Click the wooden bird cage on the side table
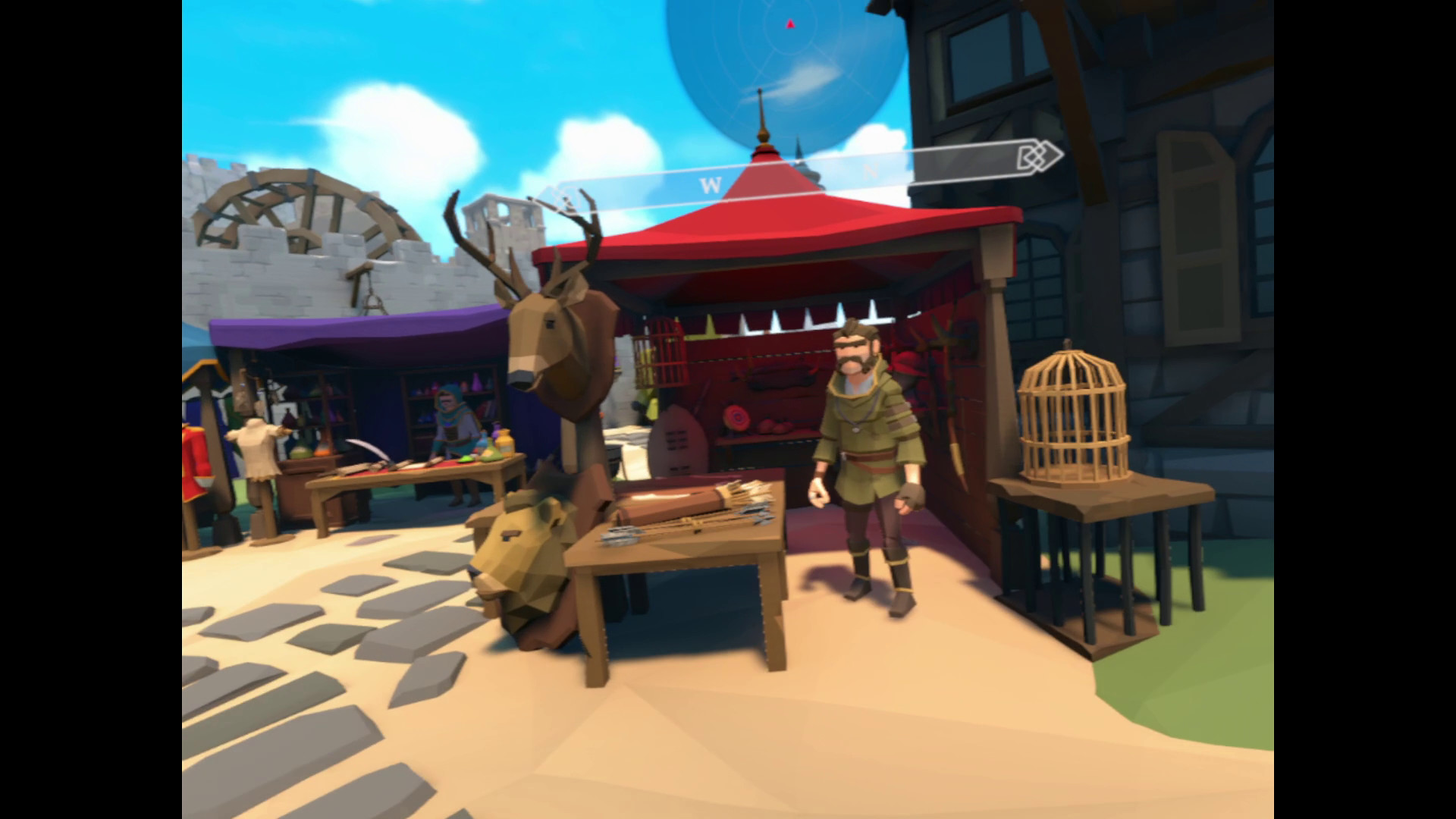The height and width of the screenshot is (819, 1456). 1073,417
